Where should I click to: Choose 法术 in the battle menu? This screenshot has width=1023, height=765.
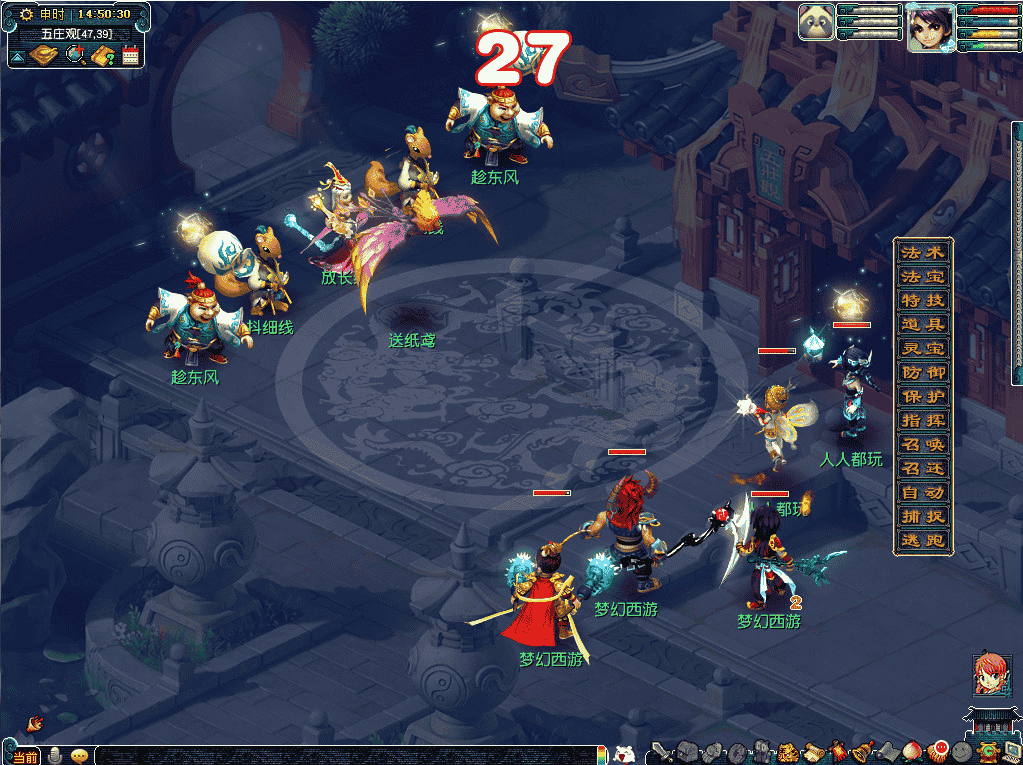point(921,252)
